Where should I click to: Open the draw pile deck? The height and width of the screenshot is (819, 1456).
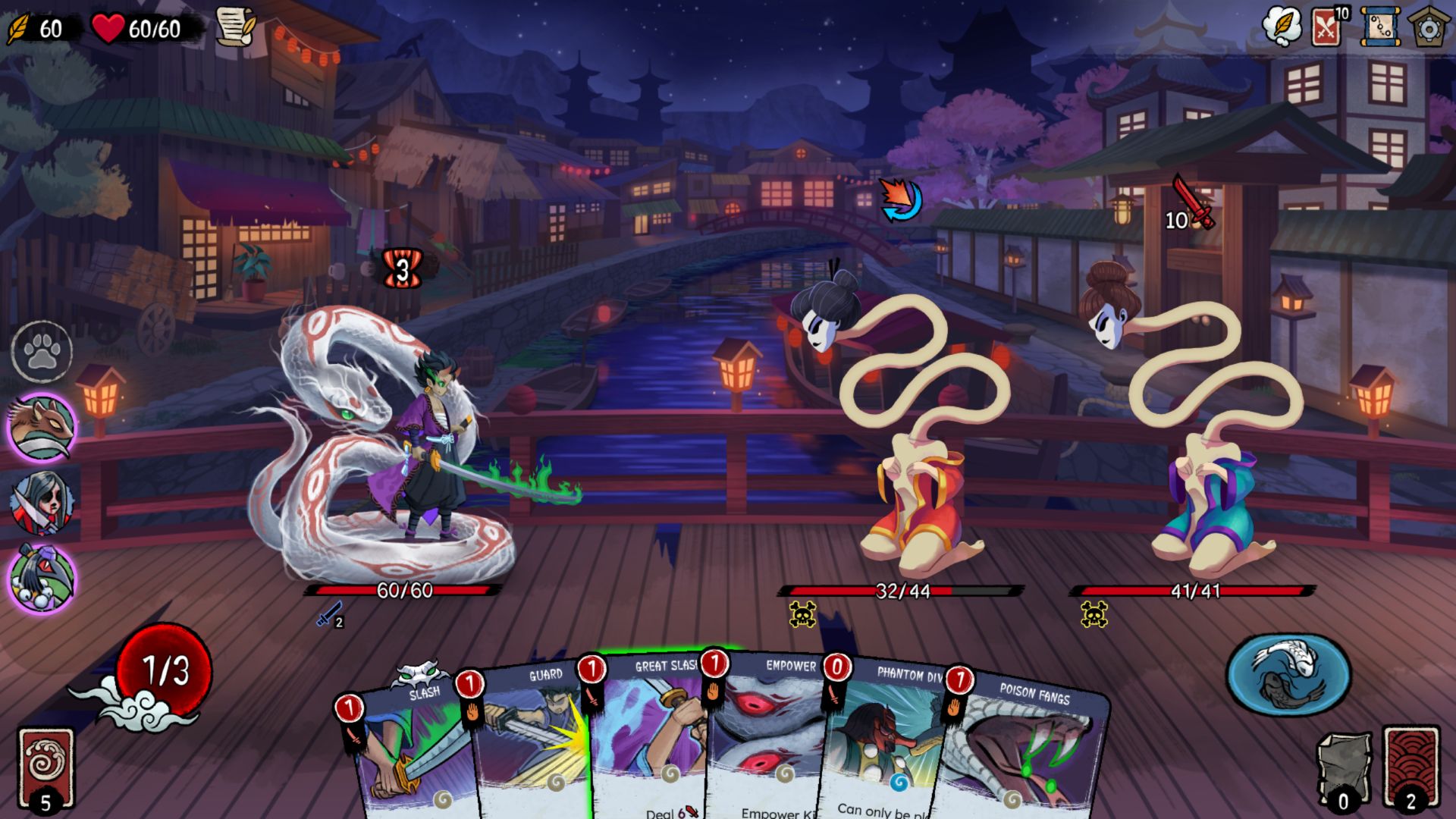point(45,766)
